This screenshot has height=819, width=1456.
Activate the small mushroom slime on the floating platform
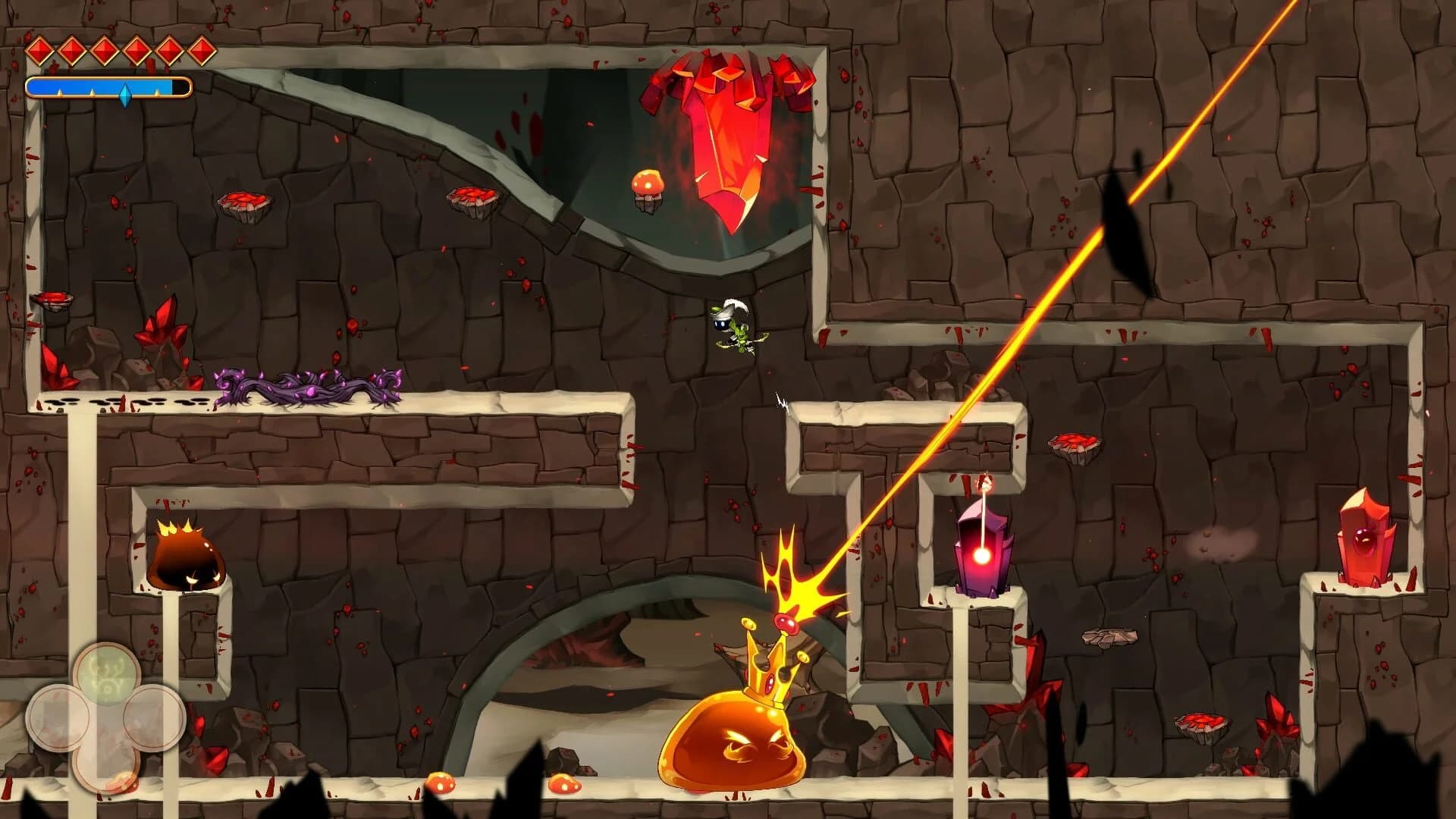(647, 184)
